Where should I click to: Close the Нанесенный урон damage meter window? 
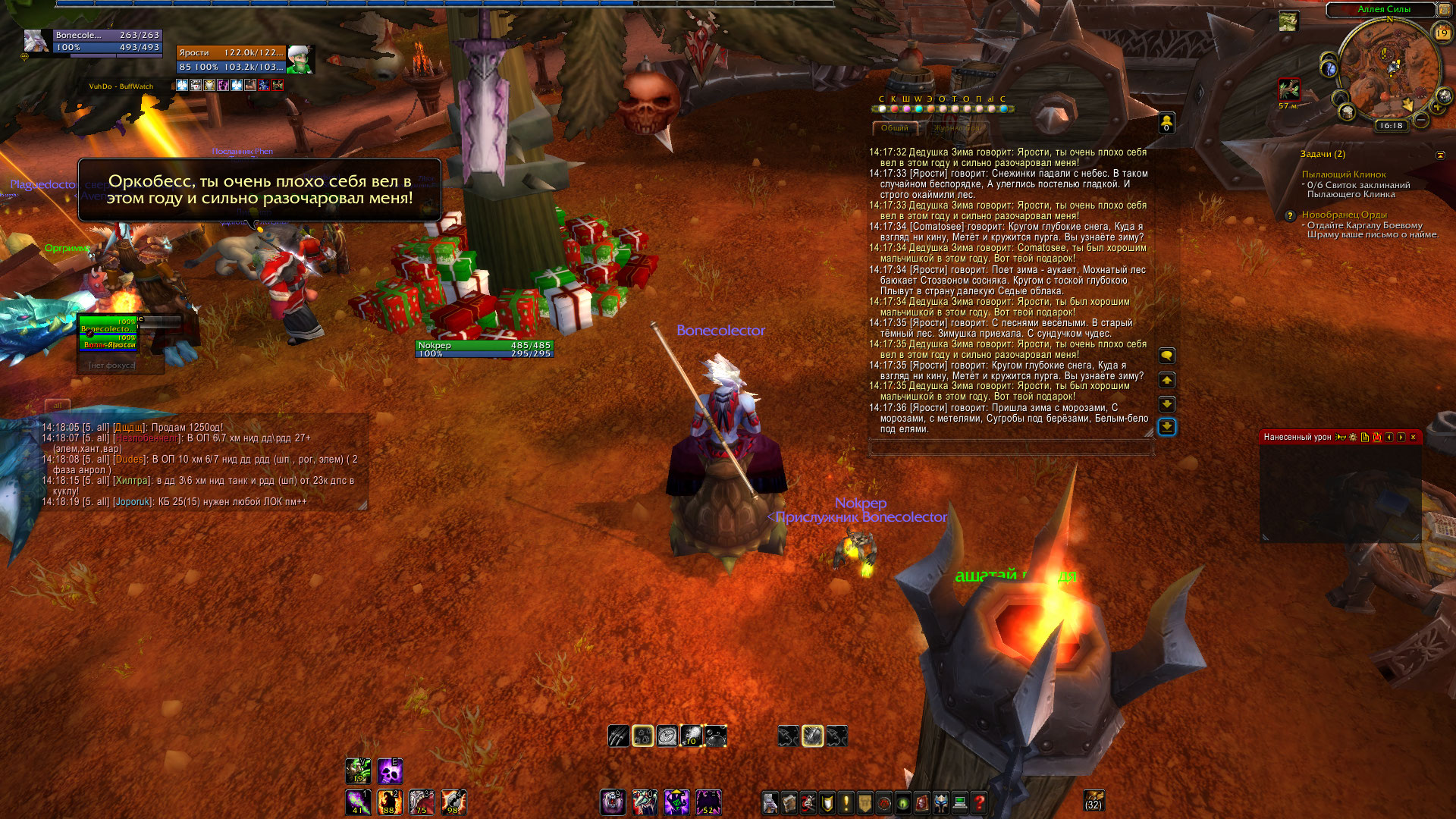coord(1413,438)
